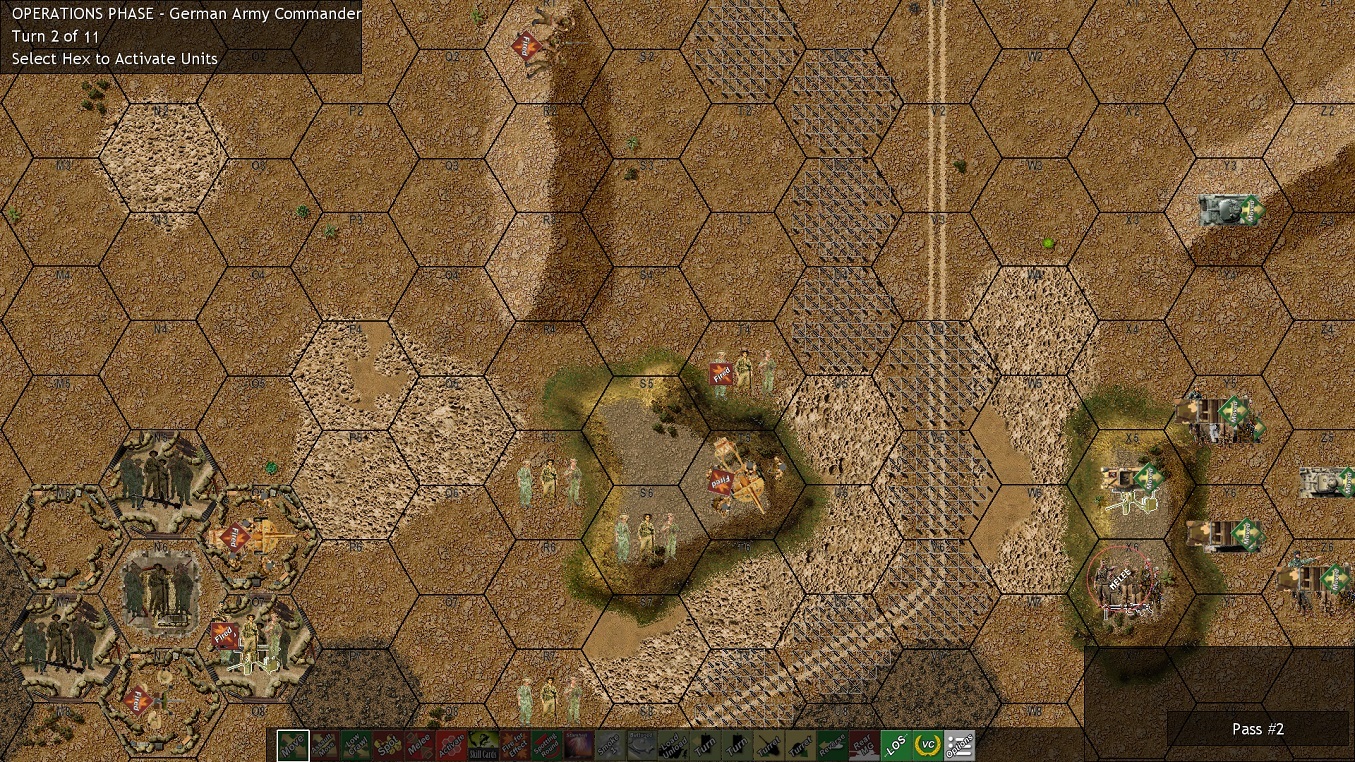This screenshot has height=762, width=1355.
Task: Activate the Low Crawl command
Action: point(356,745)
